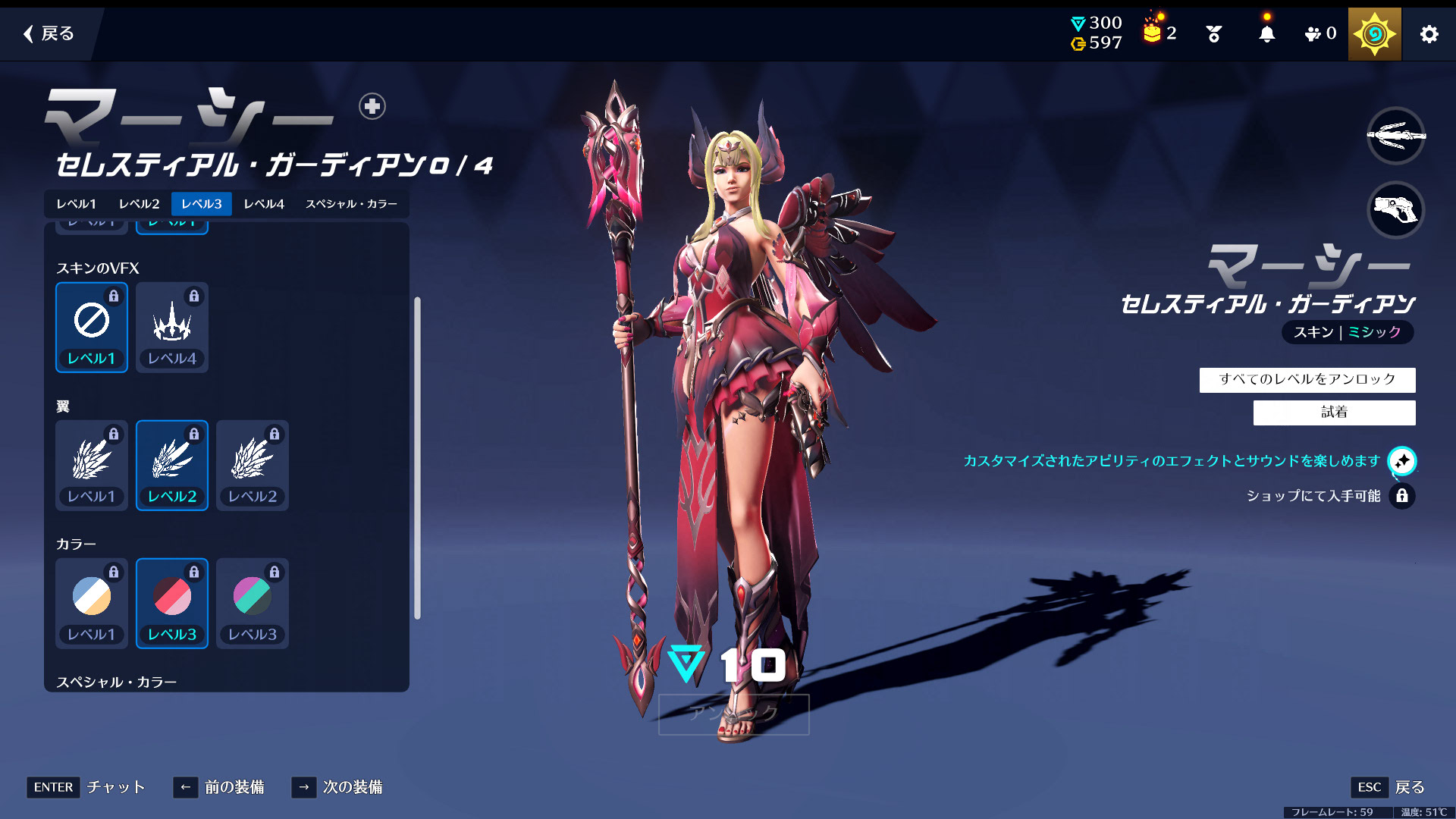Screen dimensions: 1456x819
Task: Try on the skin with 試着
Action: click(1334, 413)
